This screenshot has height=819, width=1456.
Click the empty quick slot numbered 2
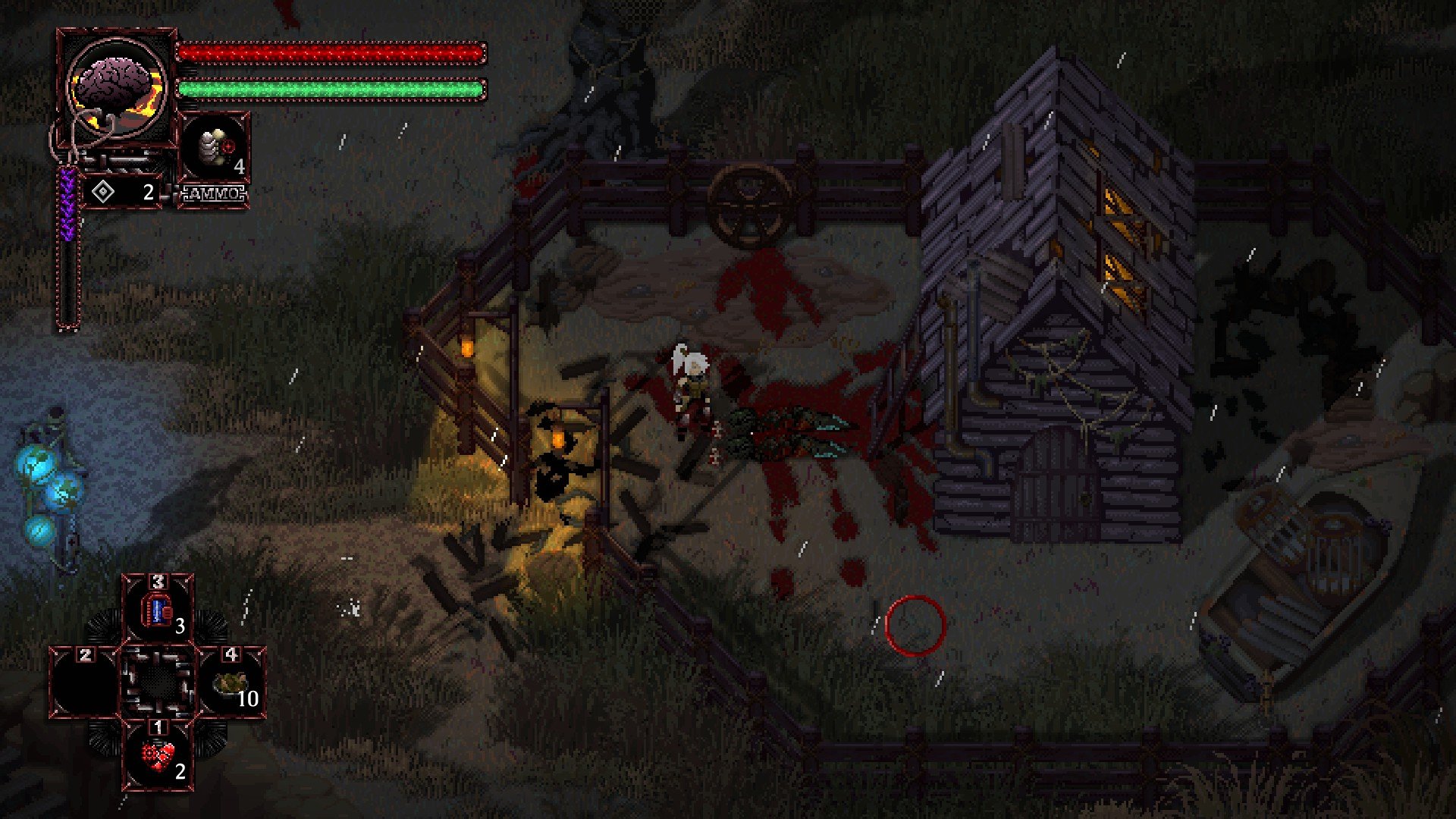click(85, 682)
